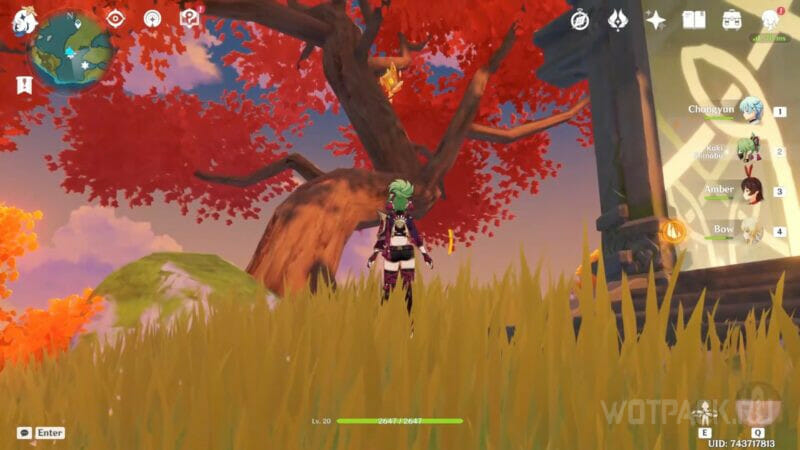The height and width of the screenshot is (450, 800).
Task: Open the circular minimap
Action: coord(72,48)
